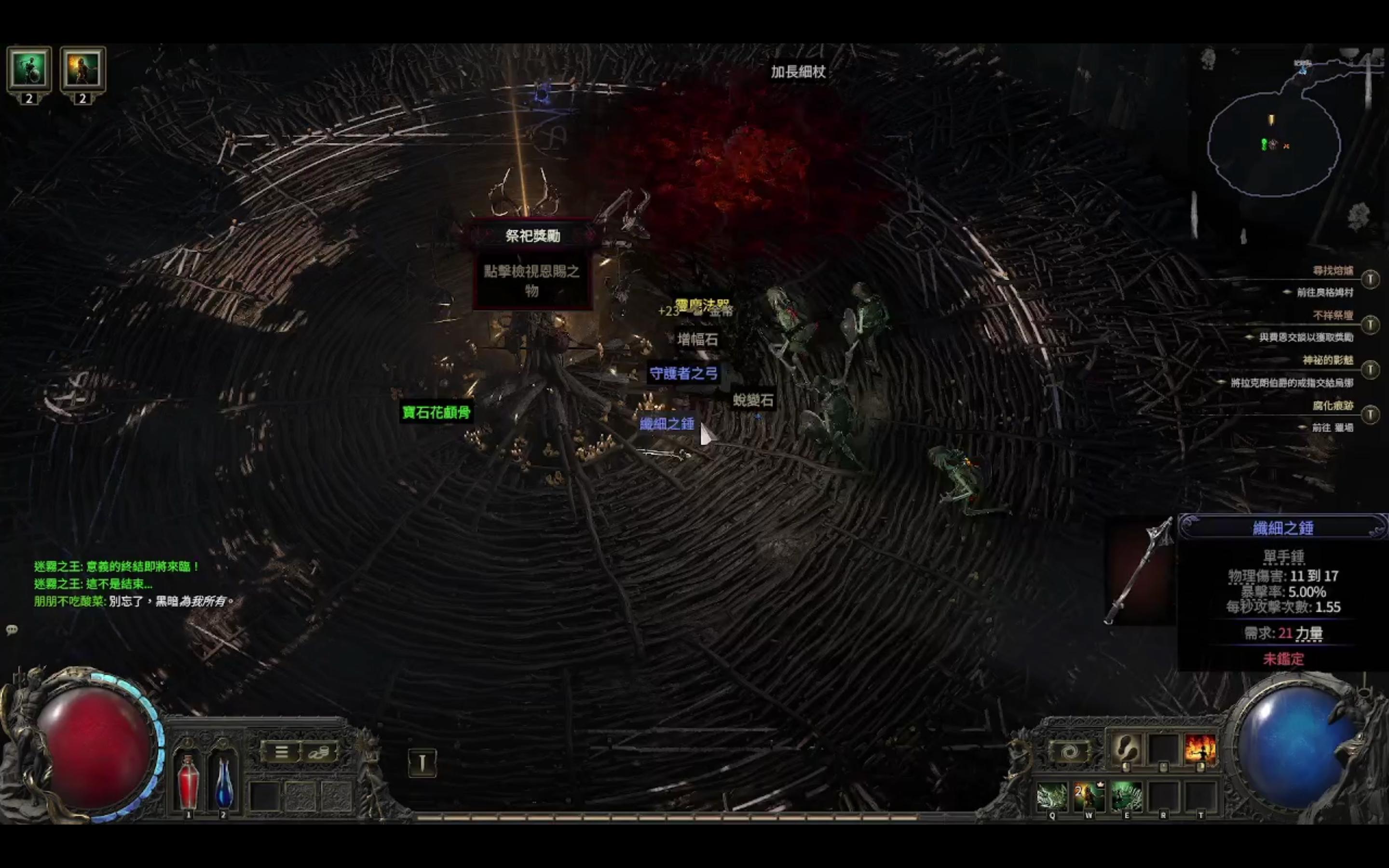Click the first skeleton minion buff icon

point(29,69)
